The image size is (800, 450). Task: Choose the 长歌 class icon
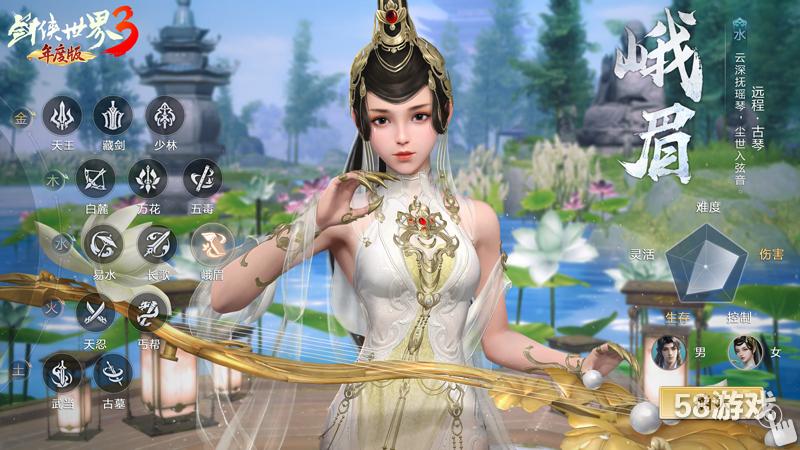(157, 243)
